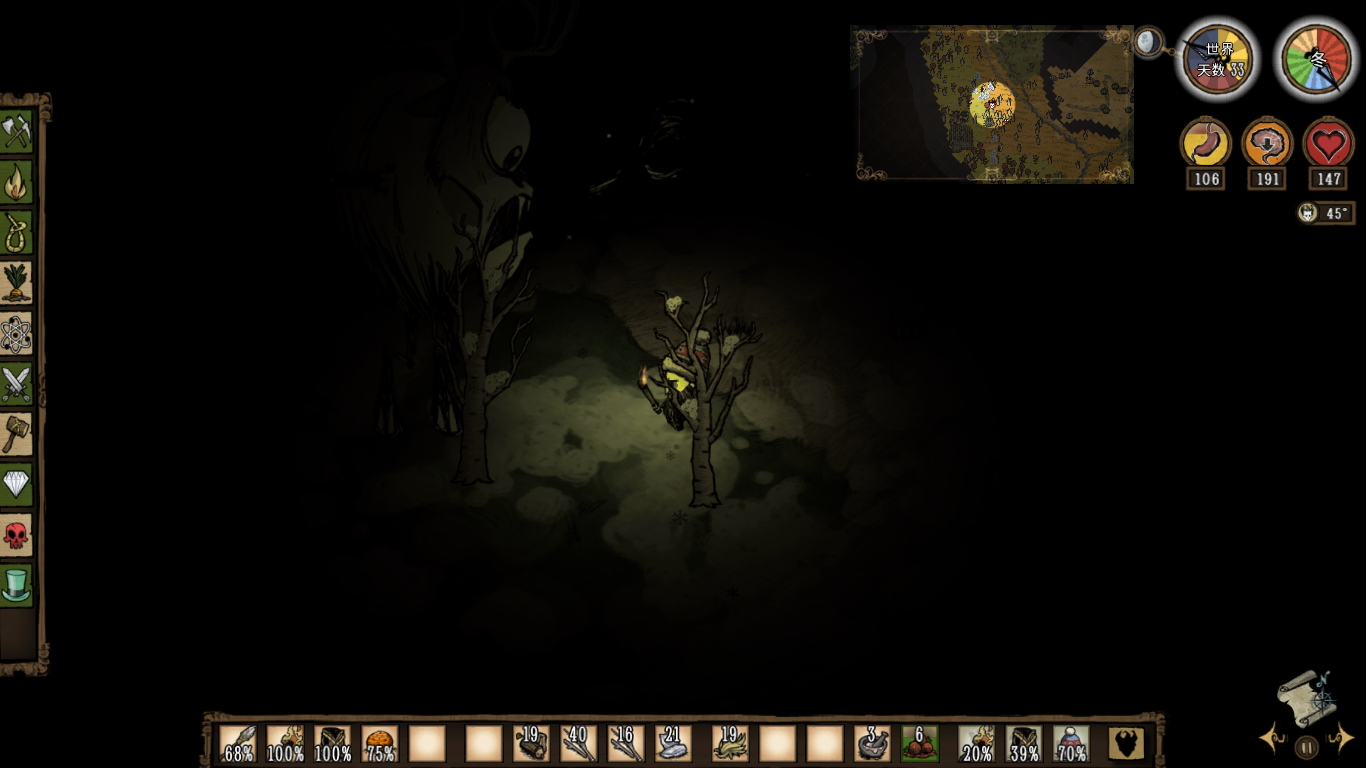Click the minimap in the corner

994,104
